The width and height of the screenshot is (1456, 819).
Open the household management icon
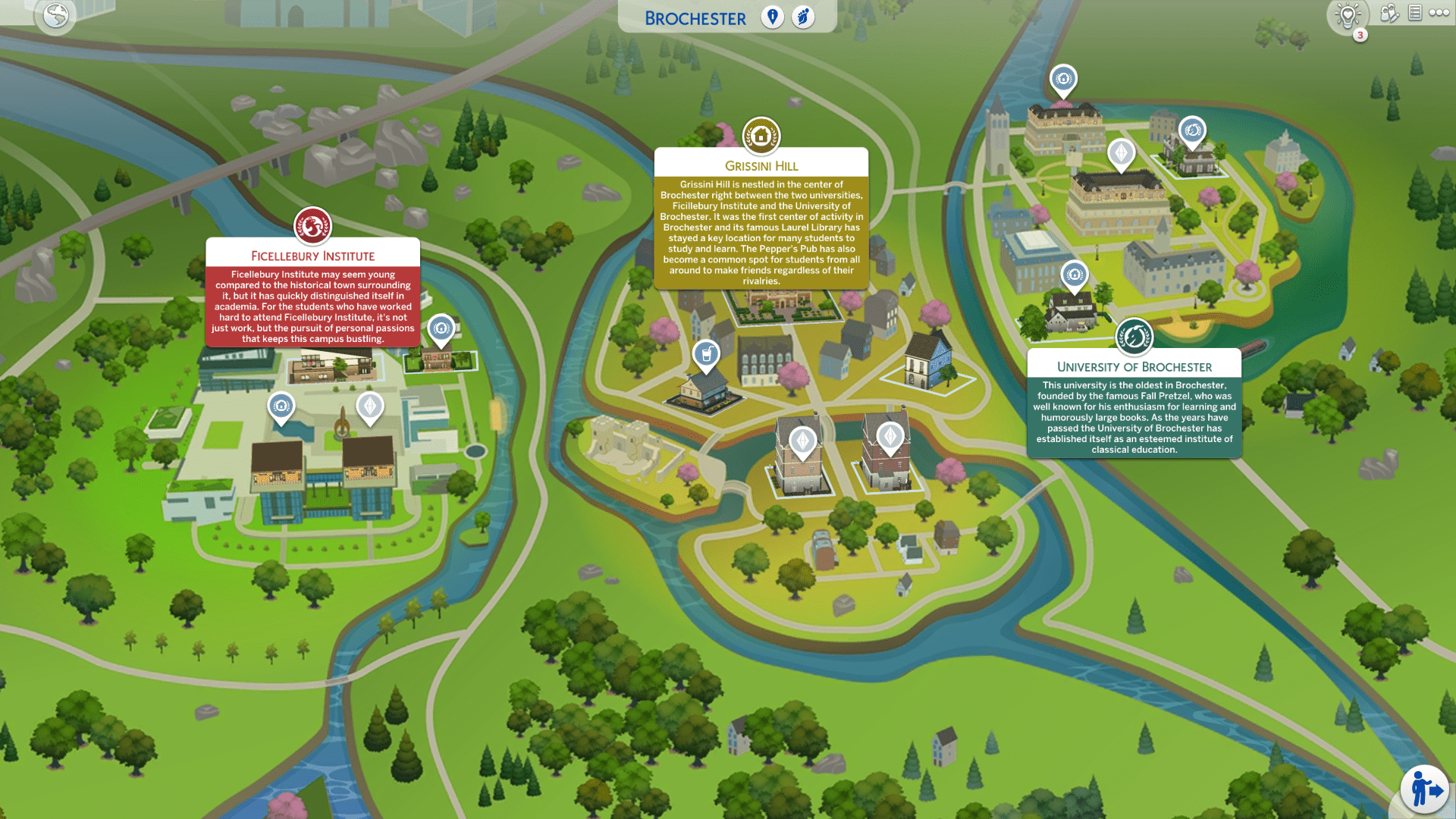1389,13
